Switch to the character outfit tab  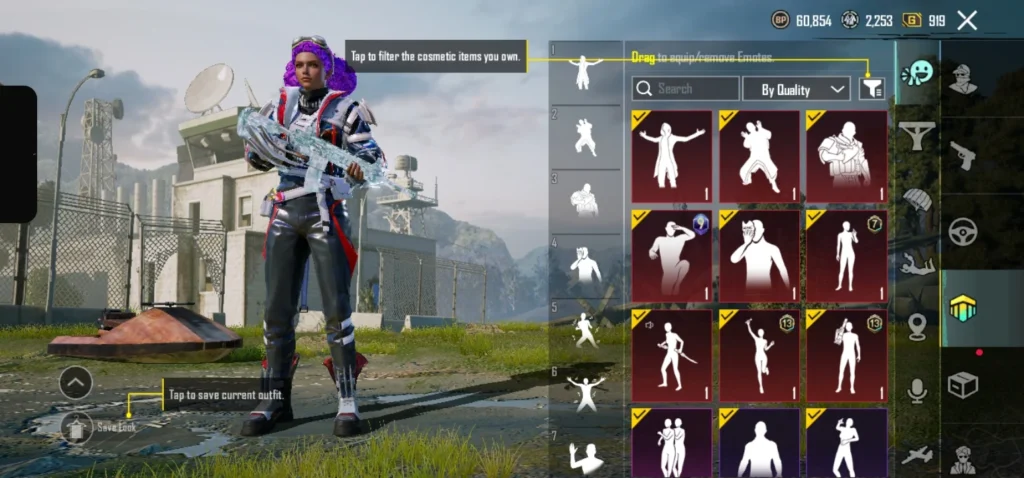click(963, 78)
